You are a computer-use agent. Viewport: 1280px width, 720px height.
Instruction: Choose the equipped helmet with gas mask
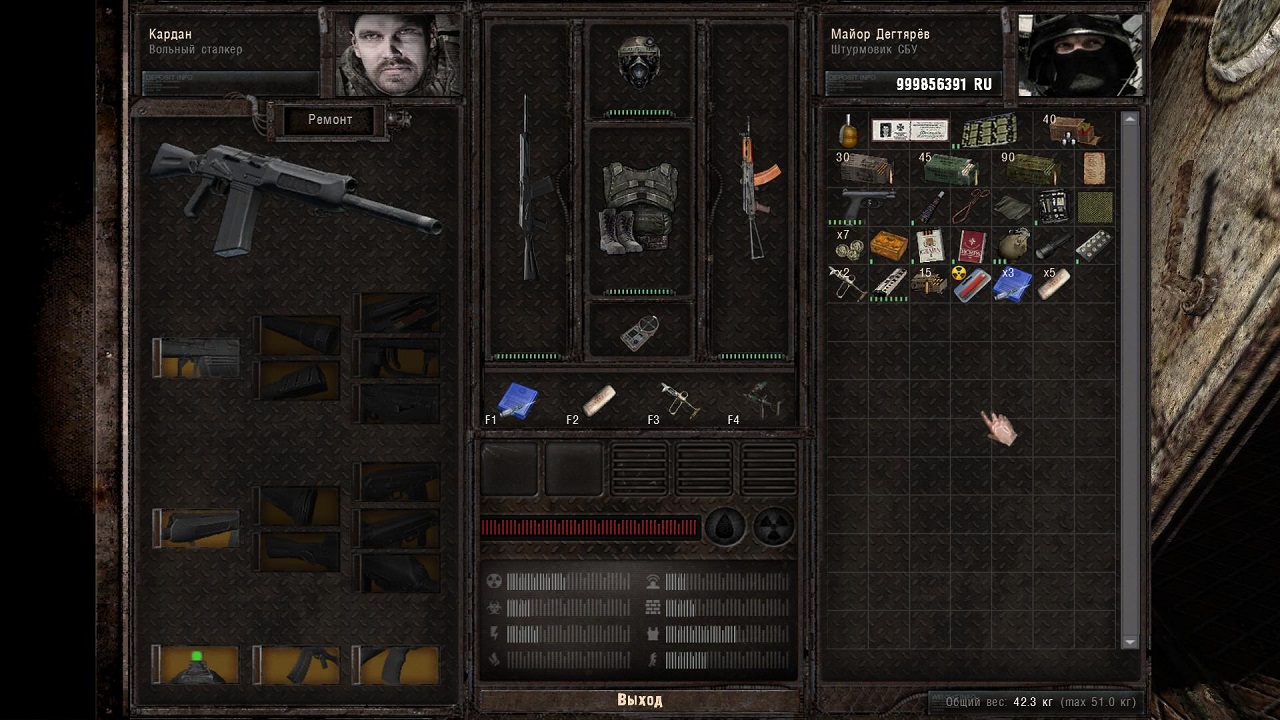[639, 65]
